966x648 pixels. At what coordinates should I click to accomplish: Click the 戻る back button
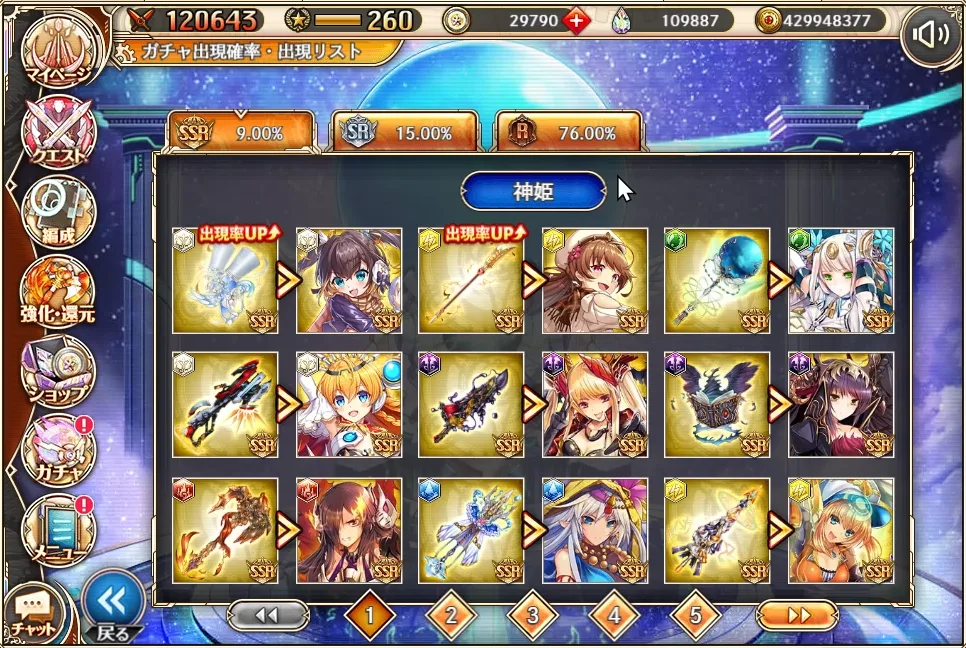[x=112, y=603]
